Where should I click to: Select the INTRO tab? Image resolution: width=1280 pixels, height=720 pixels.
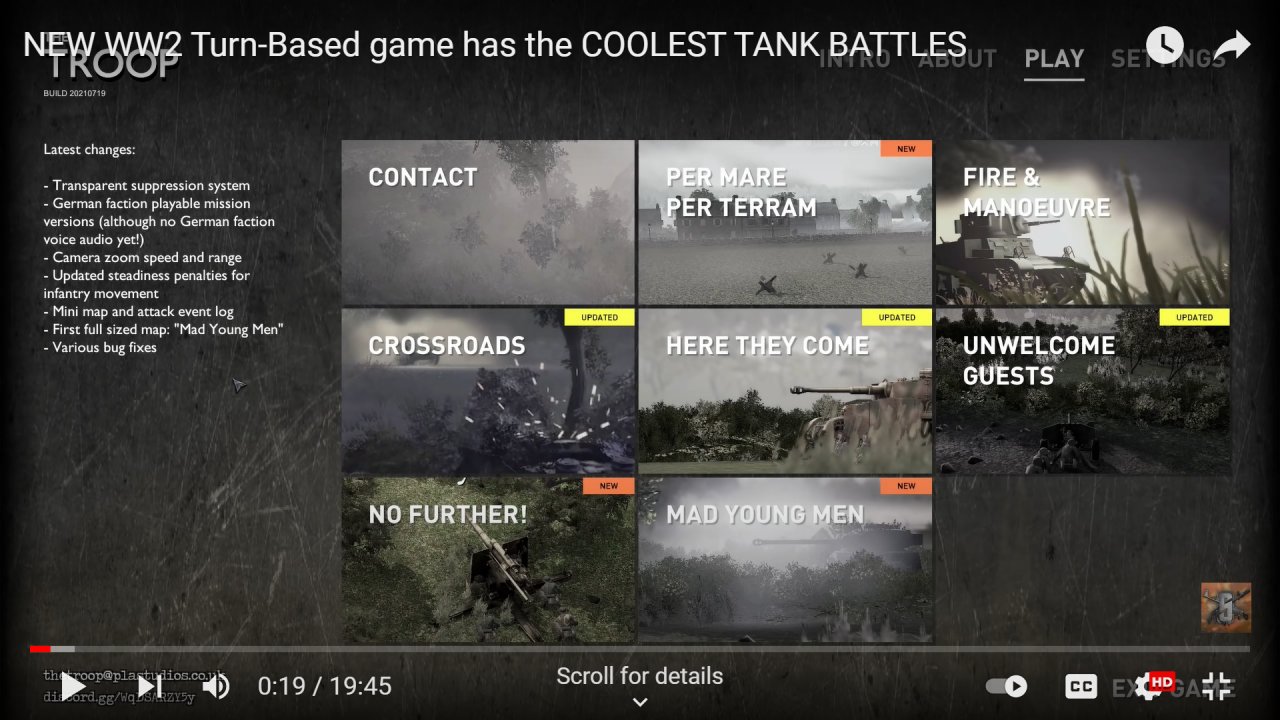tap(855, 59)
